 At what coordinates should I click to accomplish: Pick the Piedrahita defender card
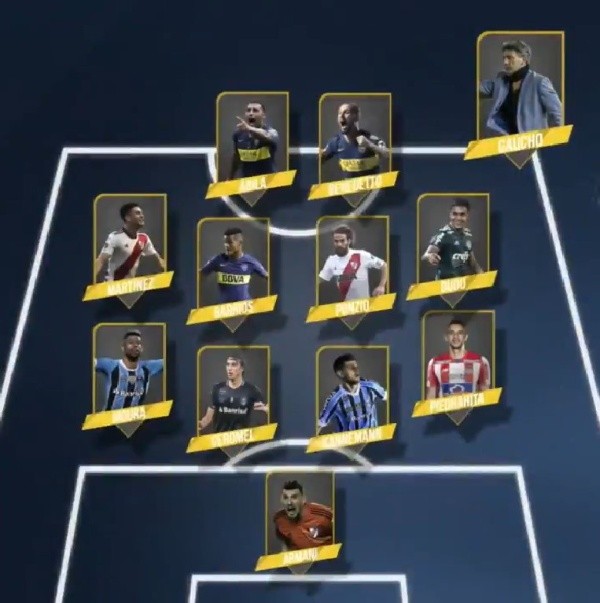(x=458, y=363)
